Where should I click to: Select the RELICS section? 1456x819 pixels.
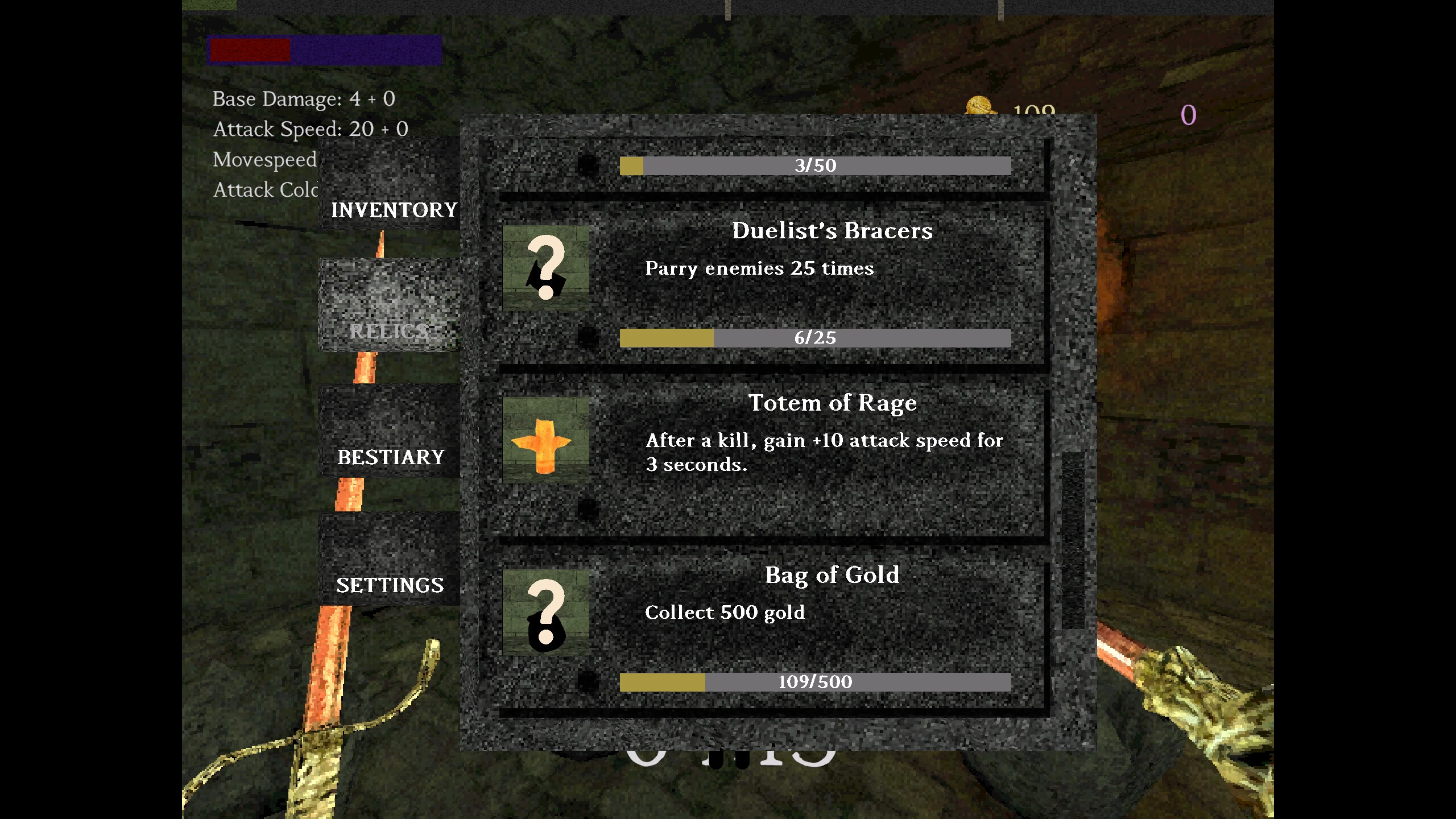tap(390, 330)
